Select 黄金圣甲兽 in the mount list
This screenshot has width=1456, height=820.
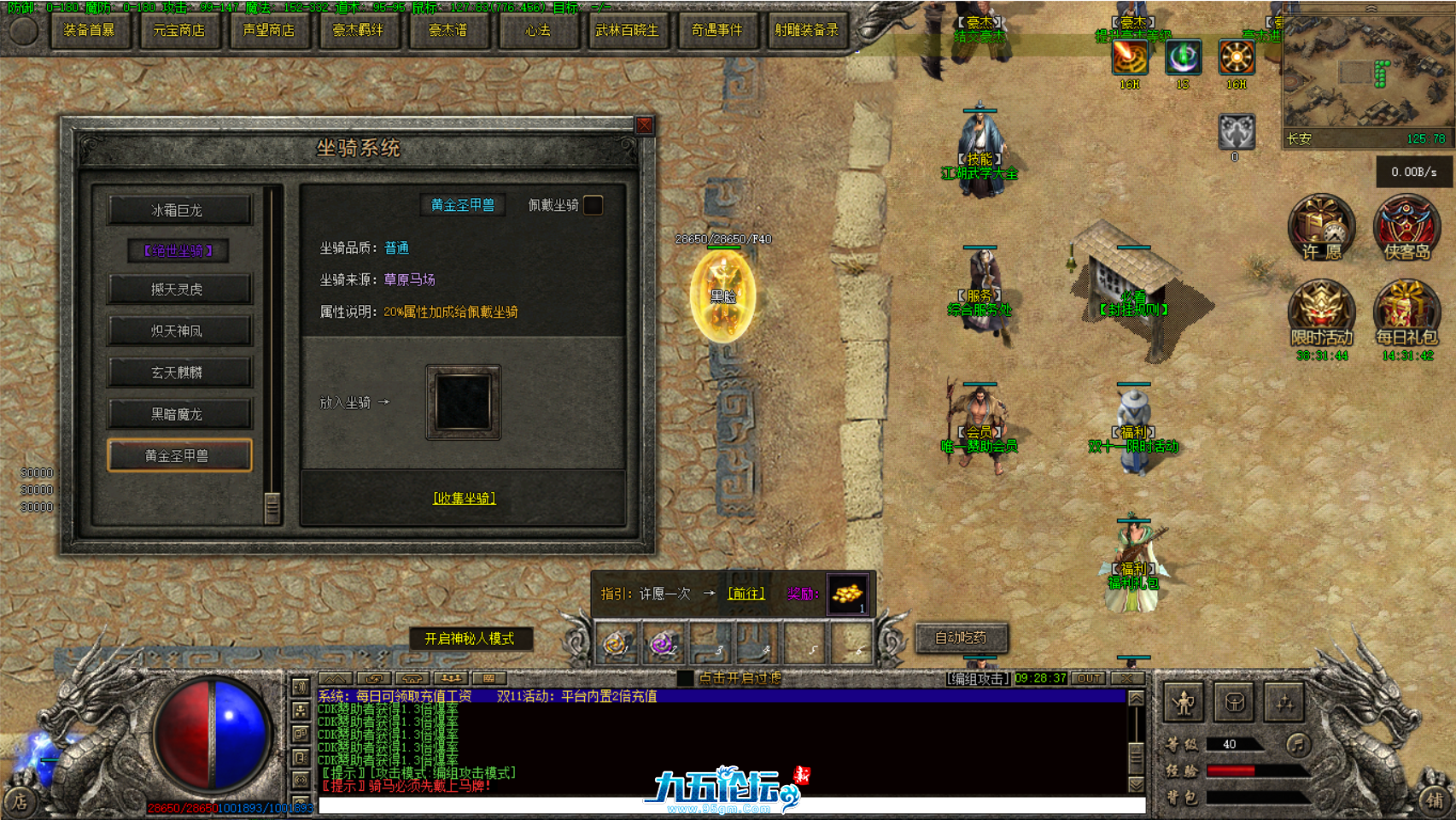click(178, 456)
